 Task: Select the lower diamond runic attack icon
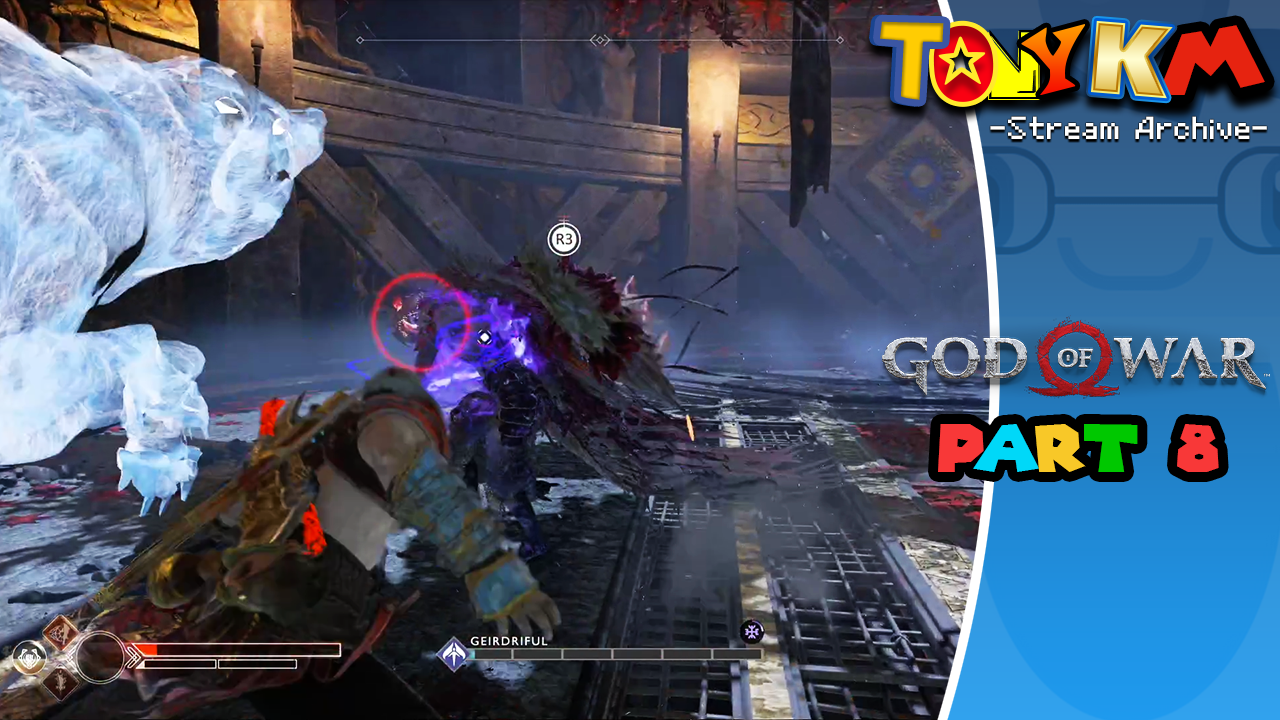60,682
